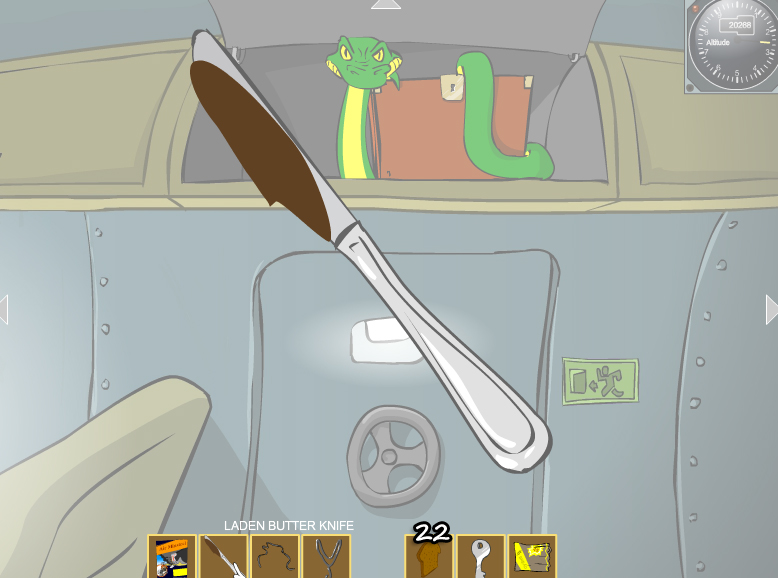Select the yellow crumpled packet item

tap(532, 556)
